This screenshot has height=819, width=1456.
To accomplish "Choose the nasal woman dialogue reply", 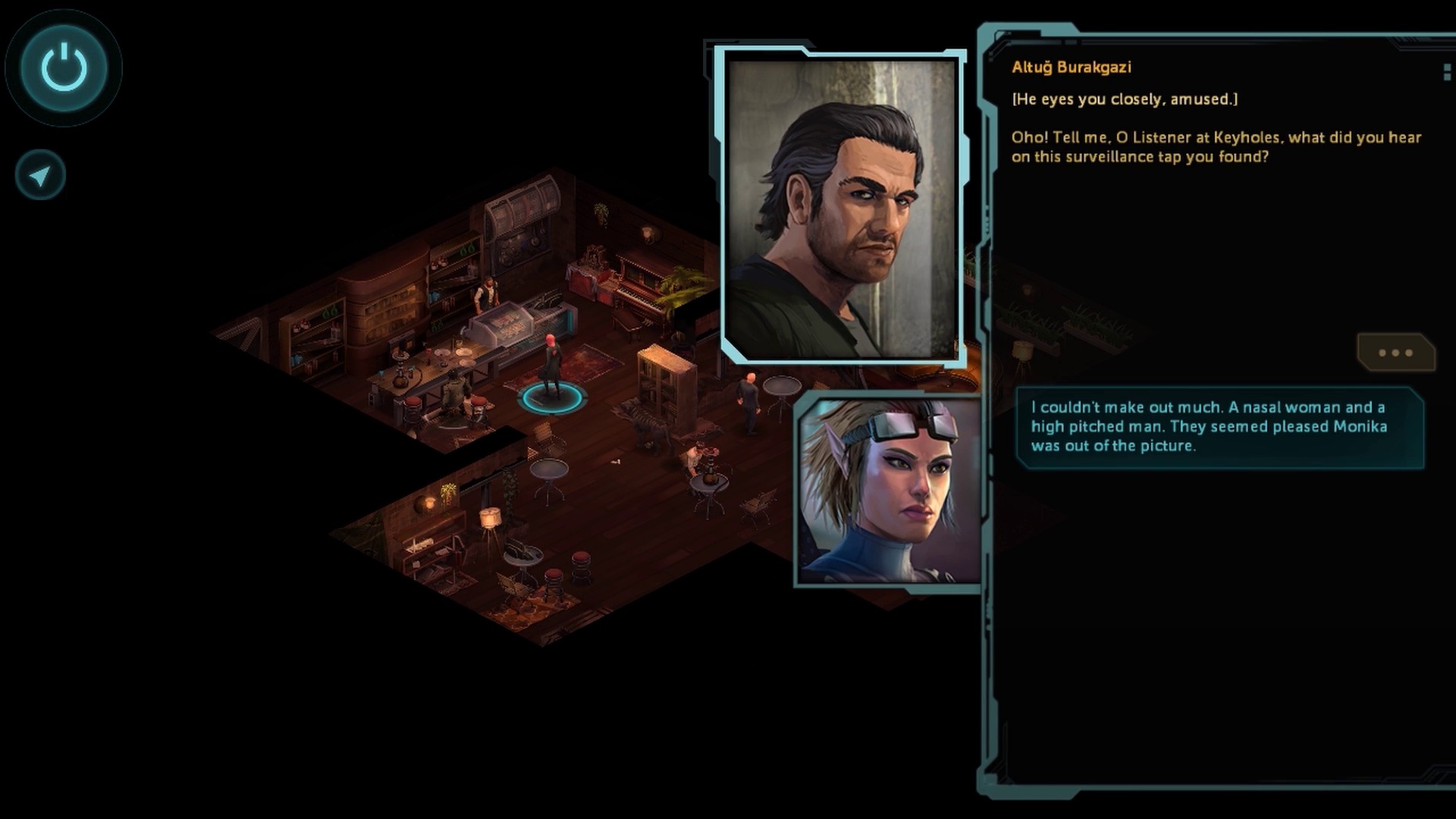I will (x=1219, y=427).
